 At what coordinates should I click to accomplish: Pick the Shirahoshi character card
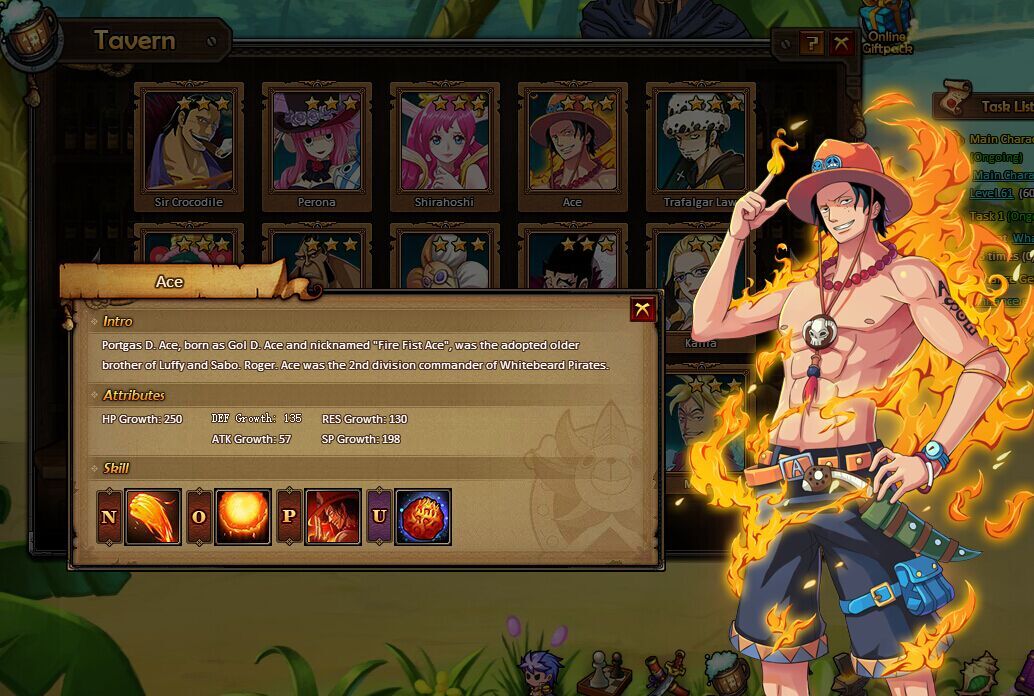tap(444, 146)
